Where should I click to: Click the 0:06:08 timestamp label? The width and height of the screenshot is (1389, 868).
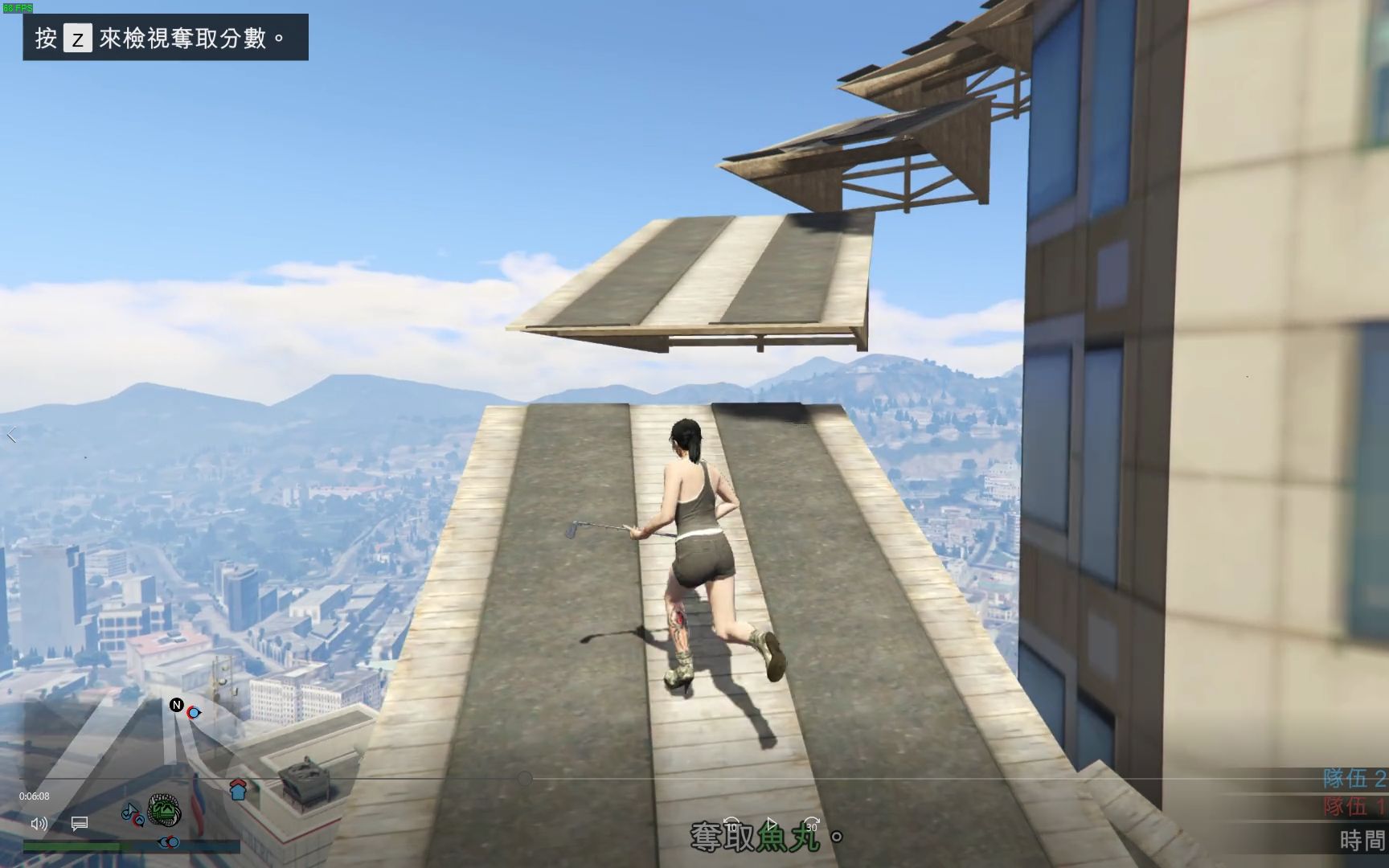pos(35,796)
